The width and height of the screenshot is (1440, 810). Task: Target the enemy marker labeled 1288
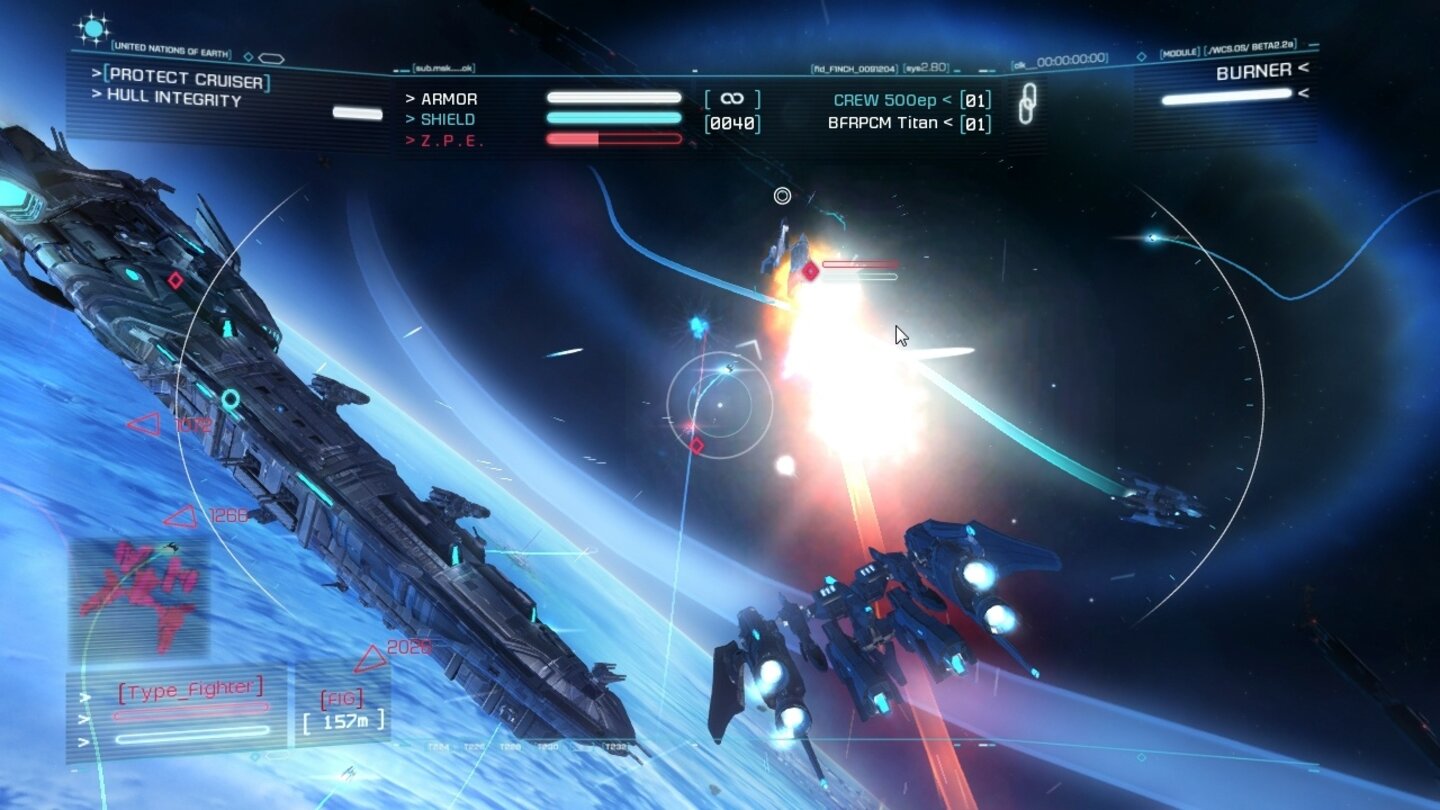tap(181, 517)
